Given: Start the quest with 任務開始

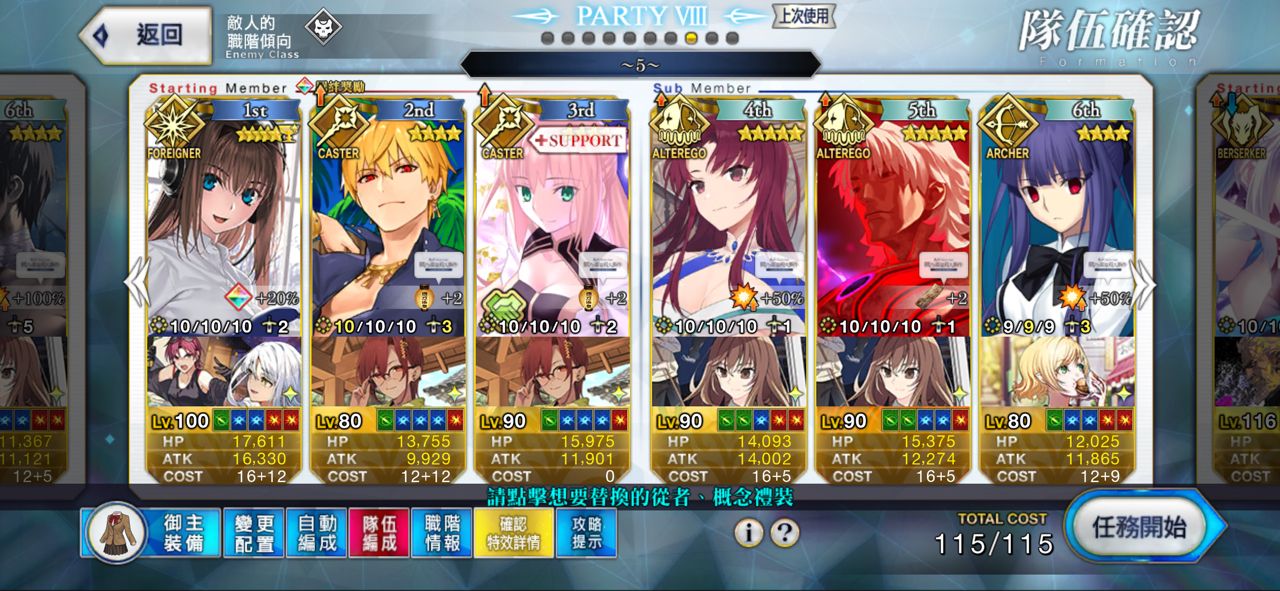Looking at the screenshot, I should click(x=1142, y=527).
